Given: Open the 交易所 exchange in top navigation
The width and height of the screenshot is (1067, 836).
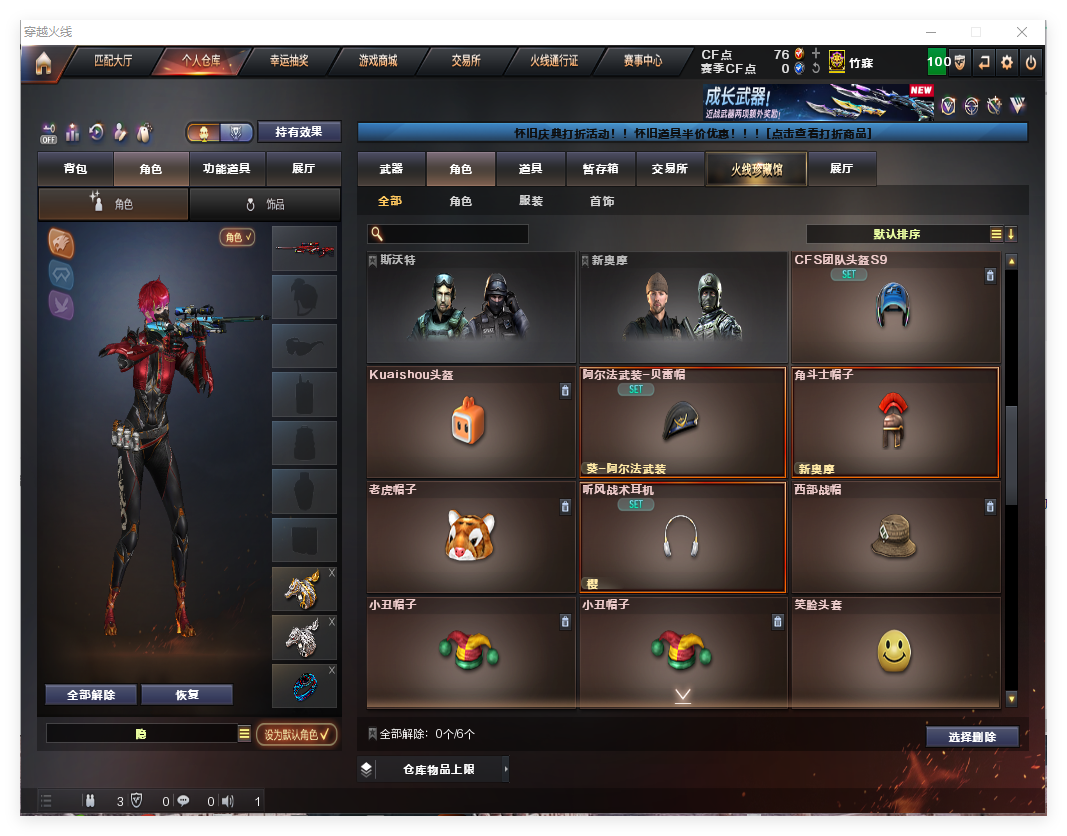Looking at the screenshot, I should pos(465,61).
